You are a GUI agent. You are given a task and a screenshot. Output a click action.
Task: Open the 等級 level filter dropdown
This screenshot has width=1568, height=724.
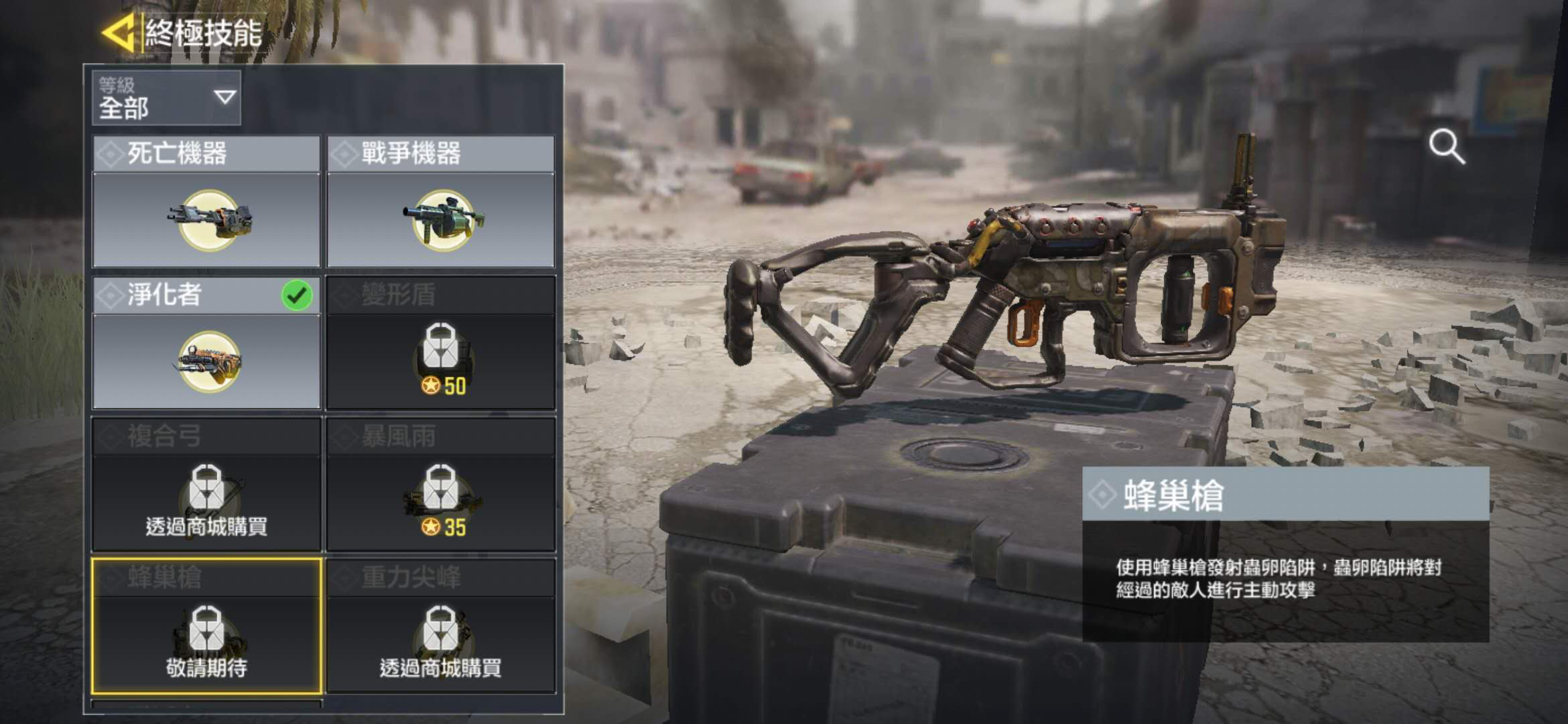coord(166,98)
